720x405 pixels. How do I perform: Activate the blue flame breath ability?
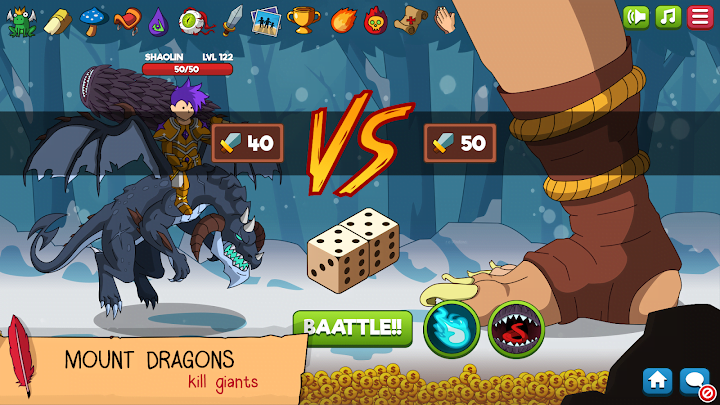(450, 329)
